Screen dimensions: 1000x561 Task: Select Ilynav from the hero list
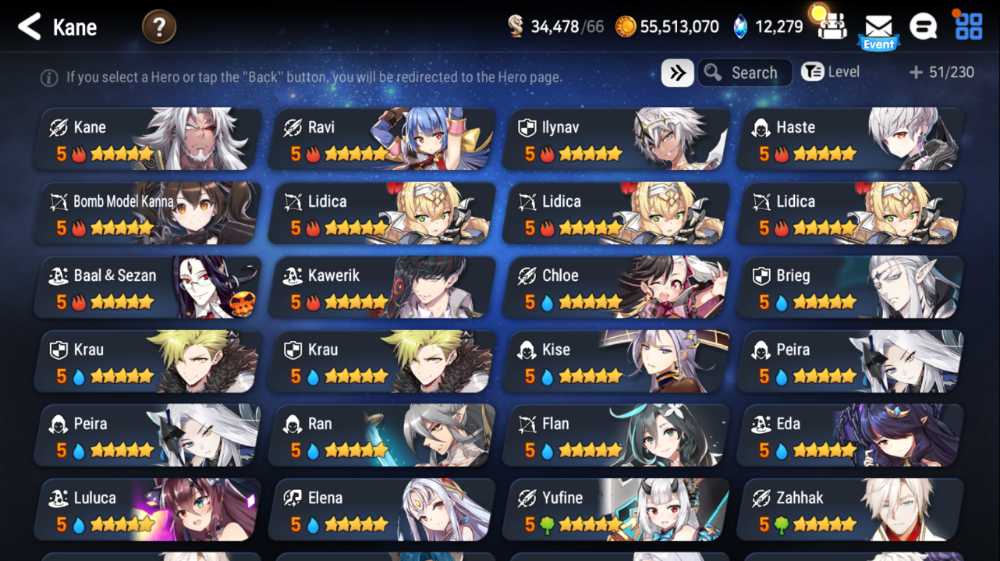pyautogui.click(x=617, y=140)
